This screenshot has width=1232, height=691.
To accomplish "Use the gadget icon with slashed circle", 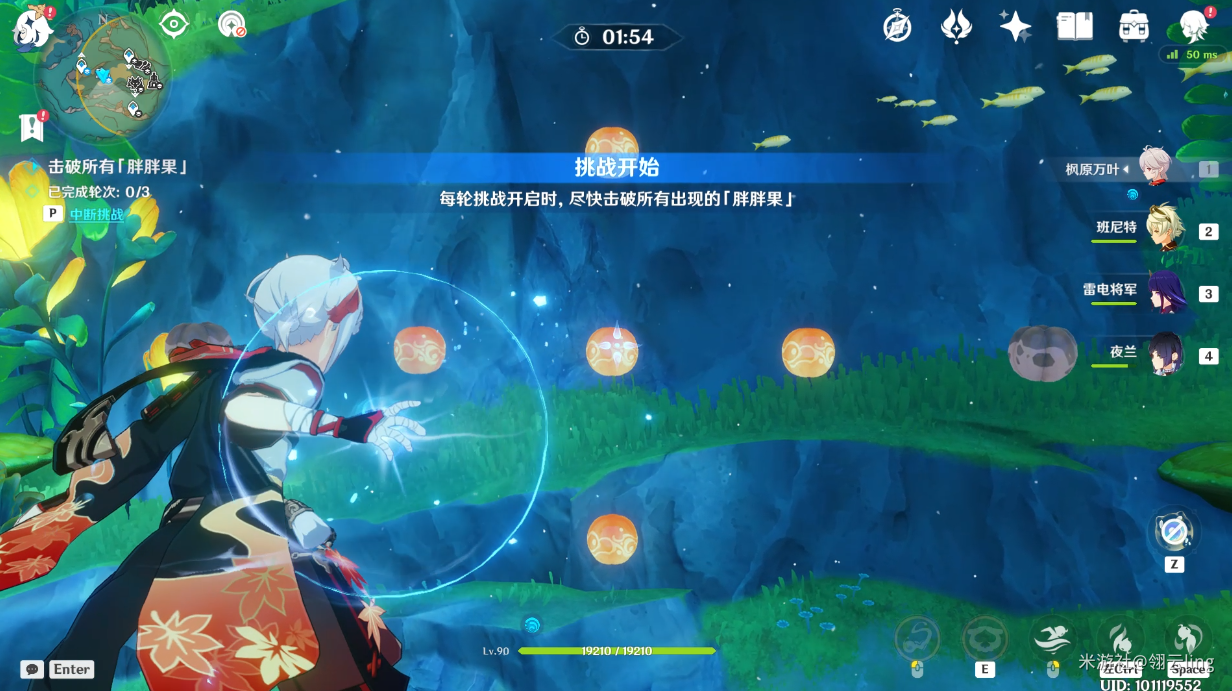I will pos(1173,531).
